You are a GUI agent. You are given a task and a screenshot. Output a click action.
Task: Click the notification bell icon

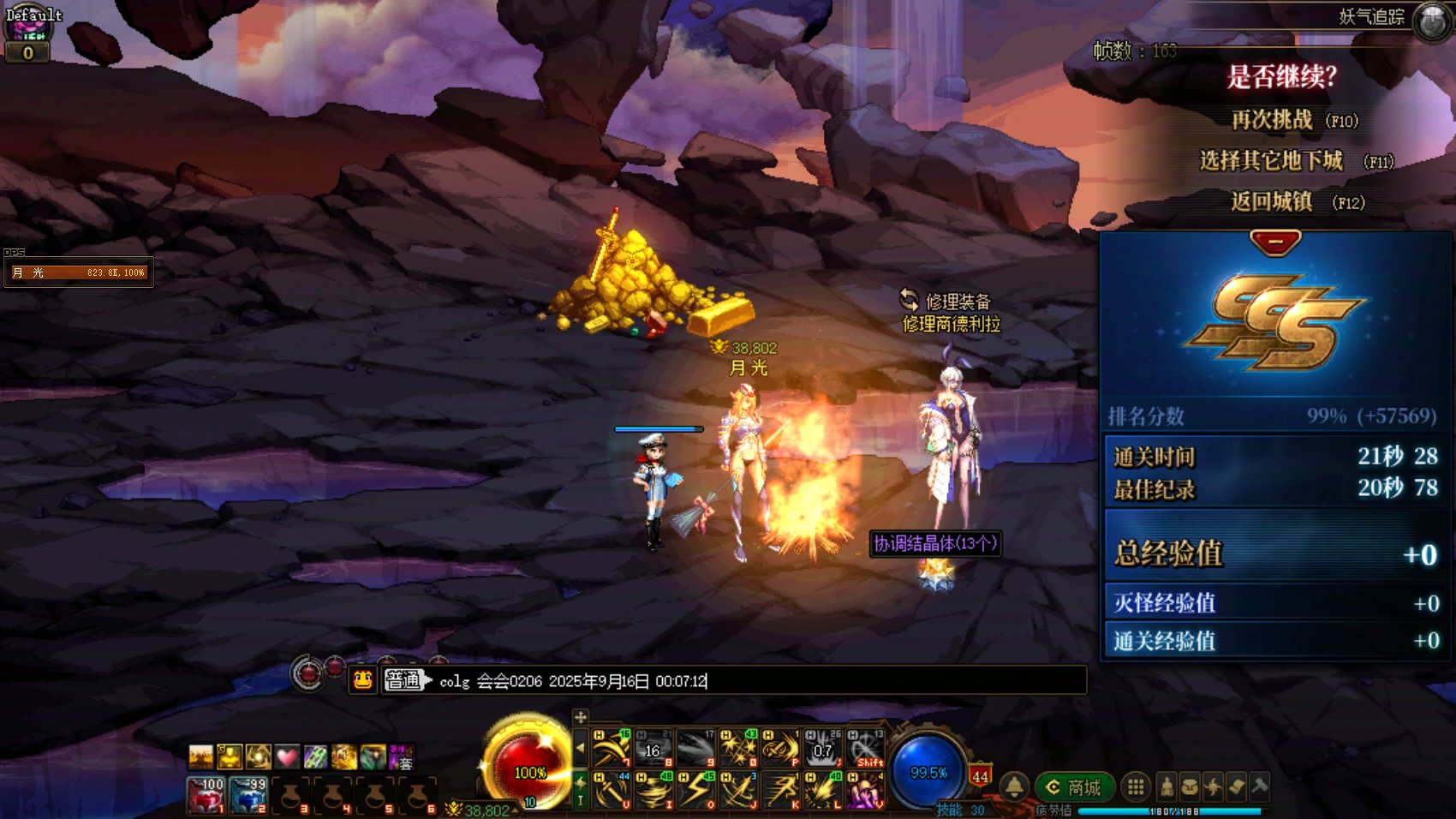pyautogui.click(x=1015, y=786)
